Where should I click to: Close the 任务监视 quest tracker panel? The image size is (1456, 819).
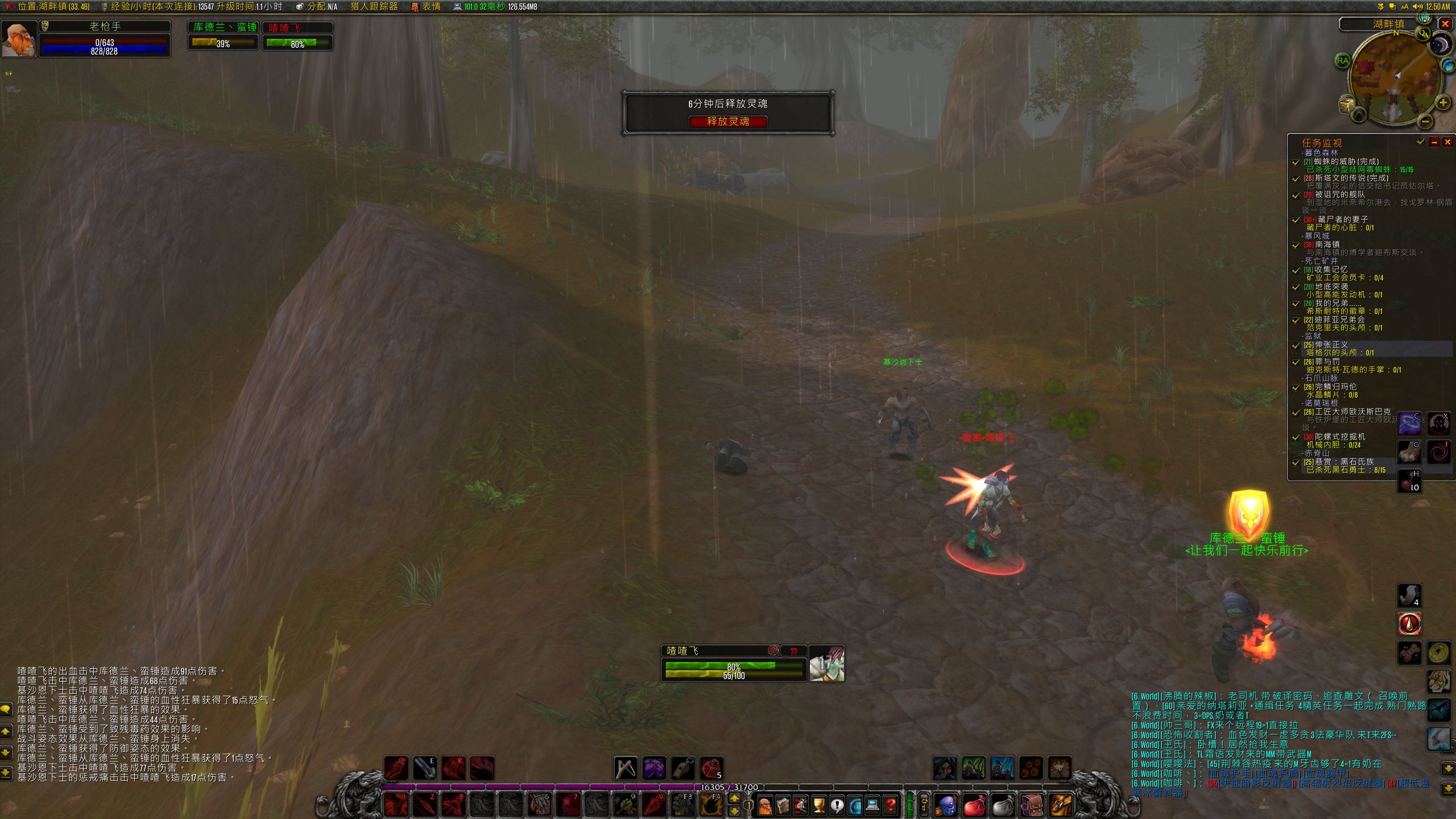[1447, 142]
